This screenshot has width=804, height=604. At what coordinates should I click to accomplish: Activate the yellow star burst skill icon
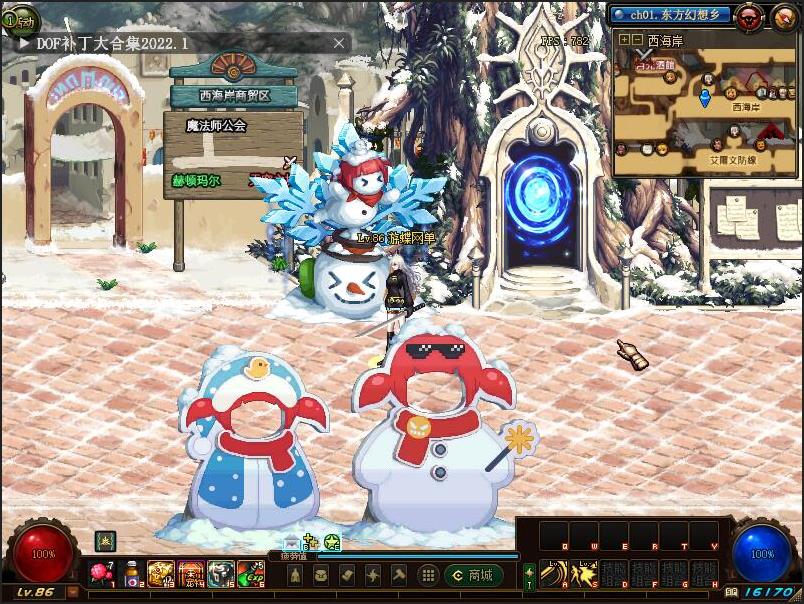point(583,573)
